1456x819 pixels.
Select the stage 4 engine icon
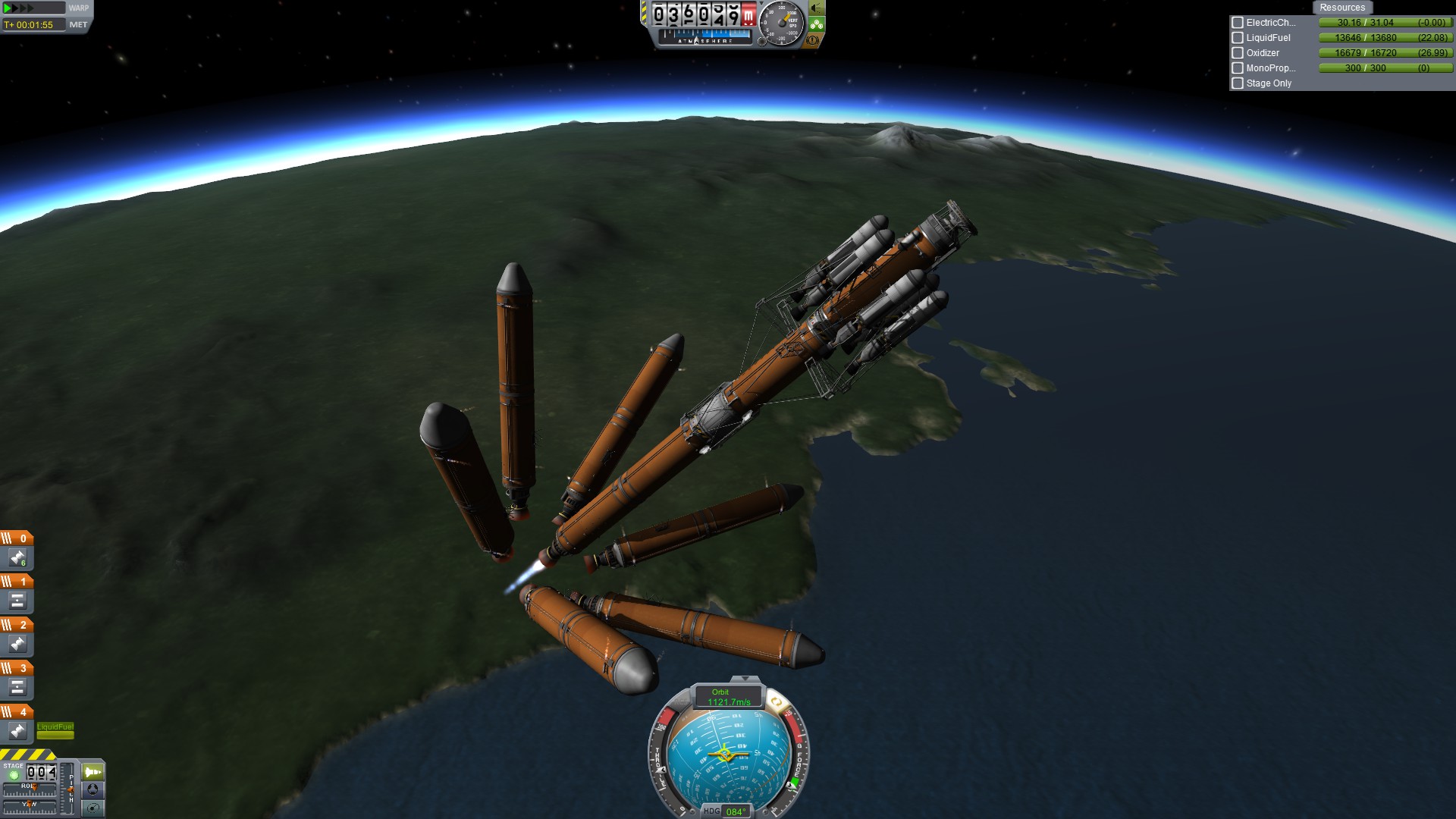click(x=17, y=731)
